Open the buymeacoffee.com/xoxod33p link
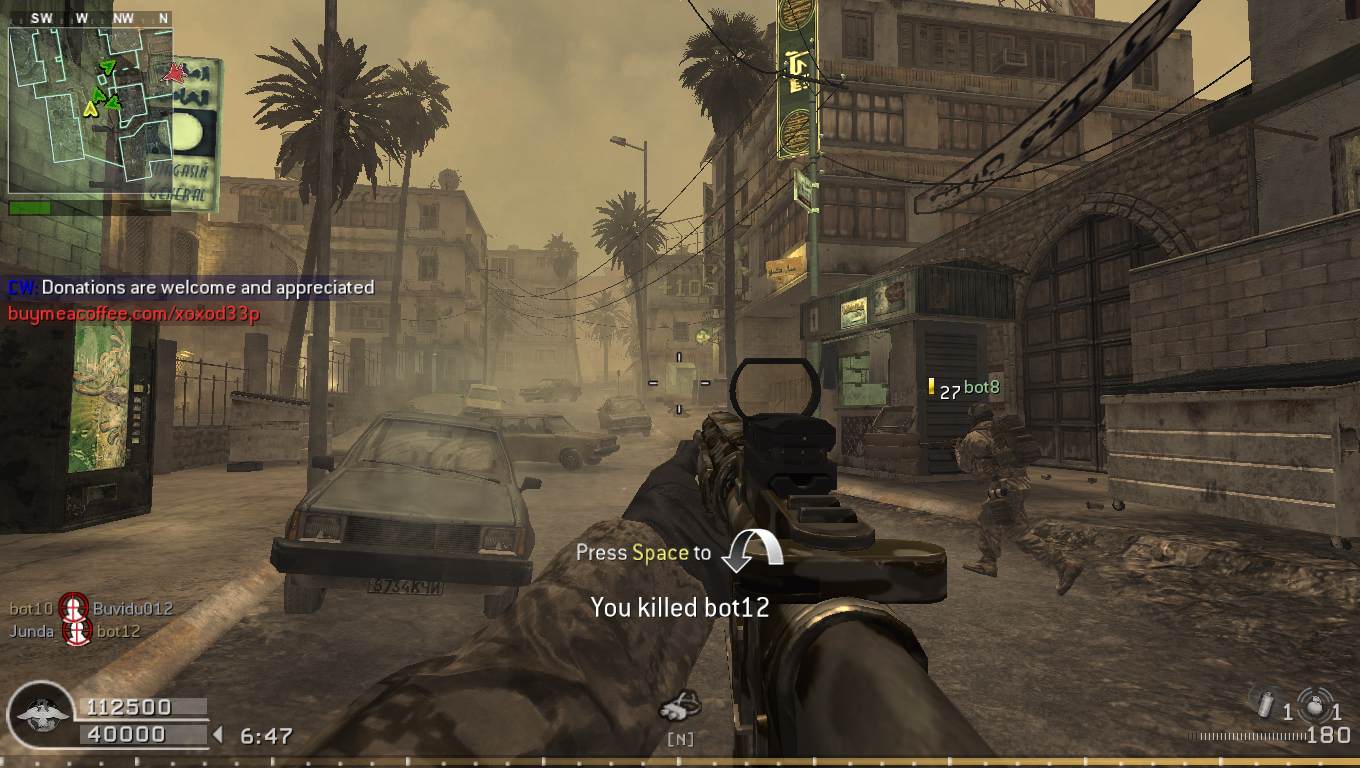 (134, 314)
